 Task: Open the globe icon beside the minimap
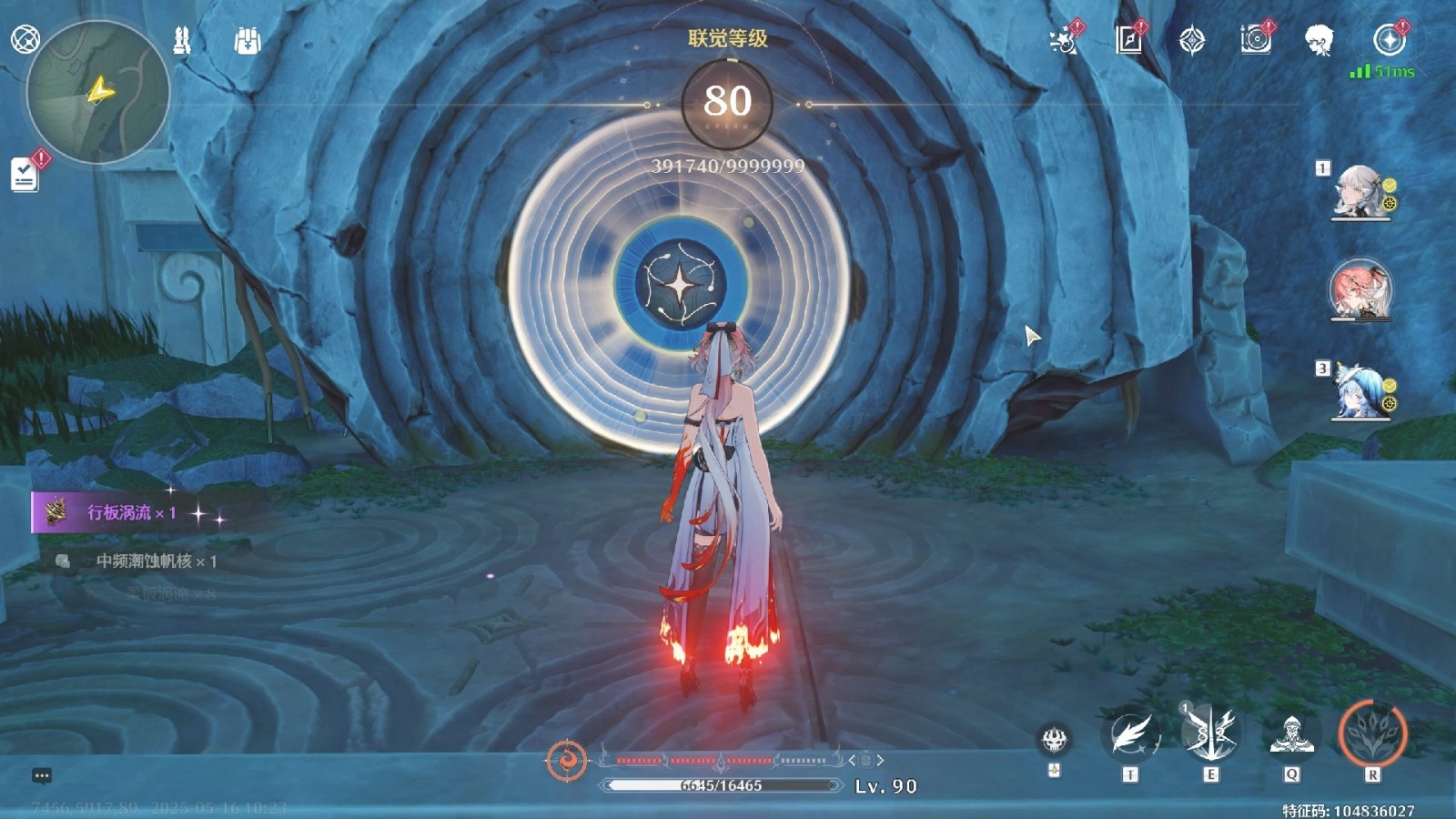(25, 39)
